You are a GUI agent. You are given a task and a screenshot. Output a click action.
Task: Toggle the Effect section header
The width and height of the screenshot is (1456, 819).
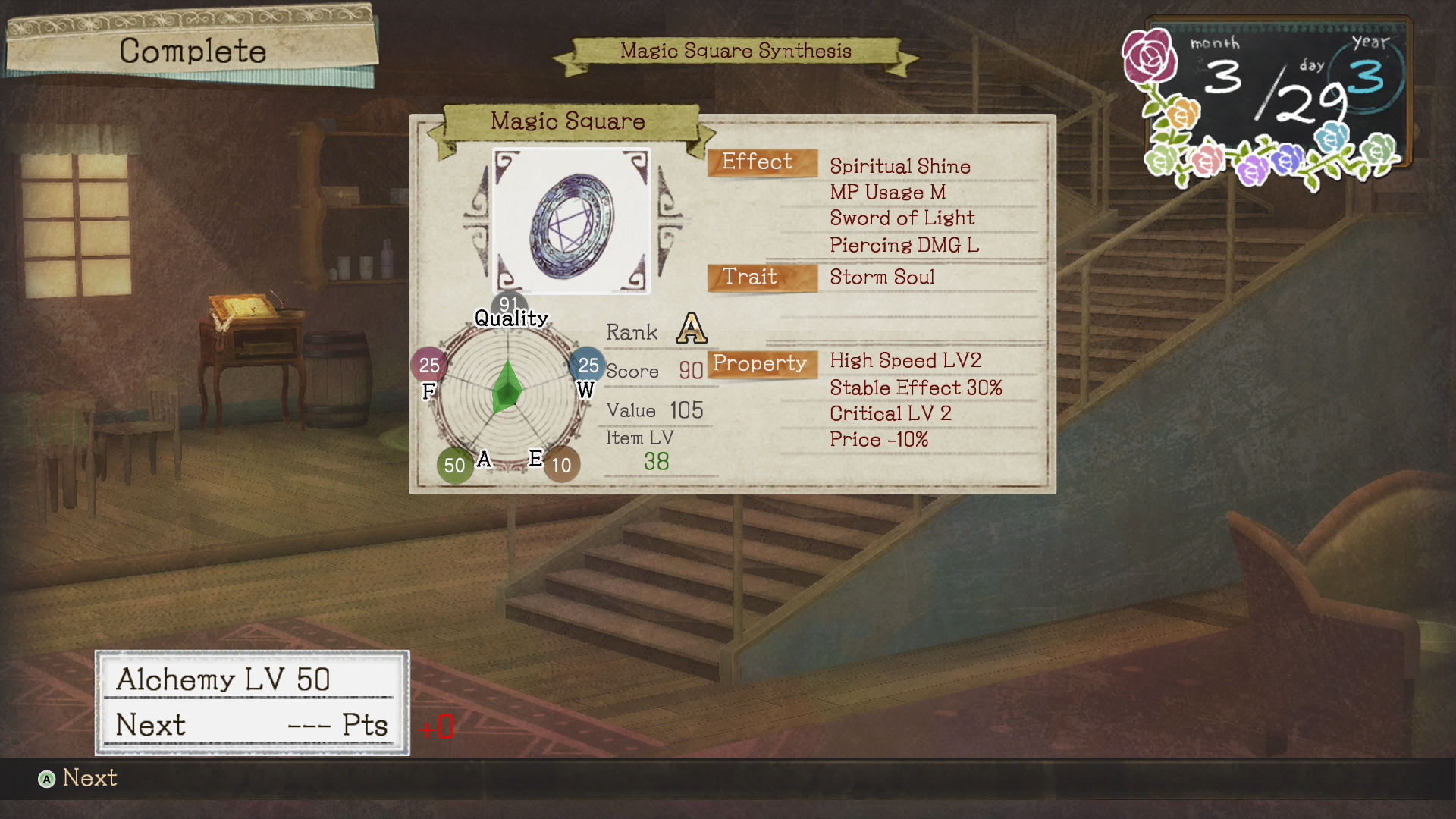pyautogui.click(x=761, y=162)
